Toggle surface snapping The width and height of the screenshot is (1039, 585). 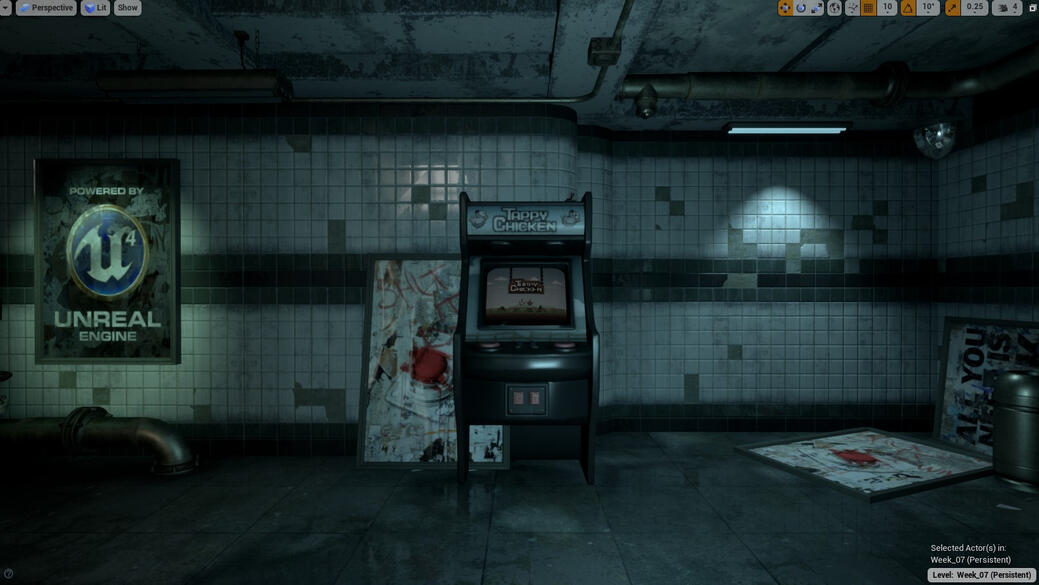click(852, 8)
